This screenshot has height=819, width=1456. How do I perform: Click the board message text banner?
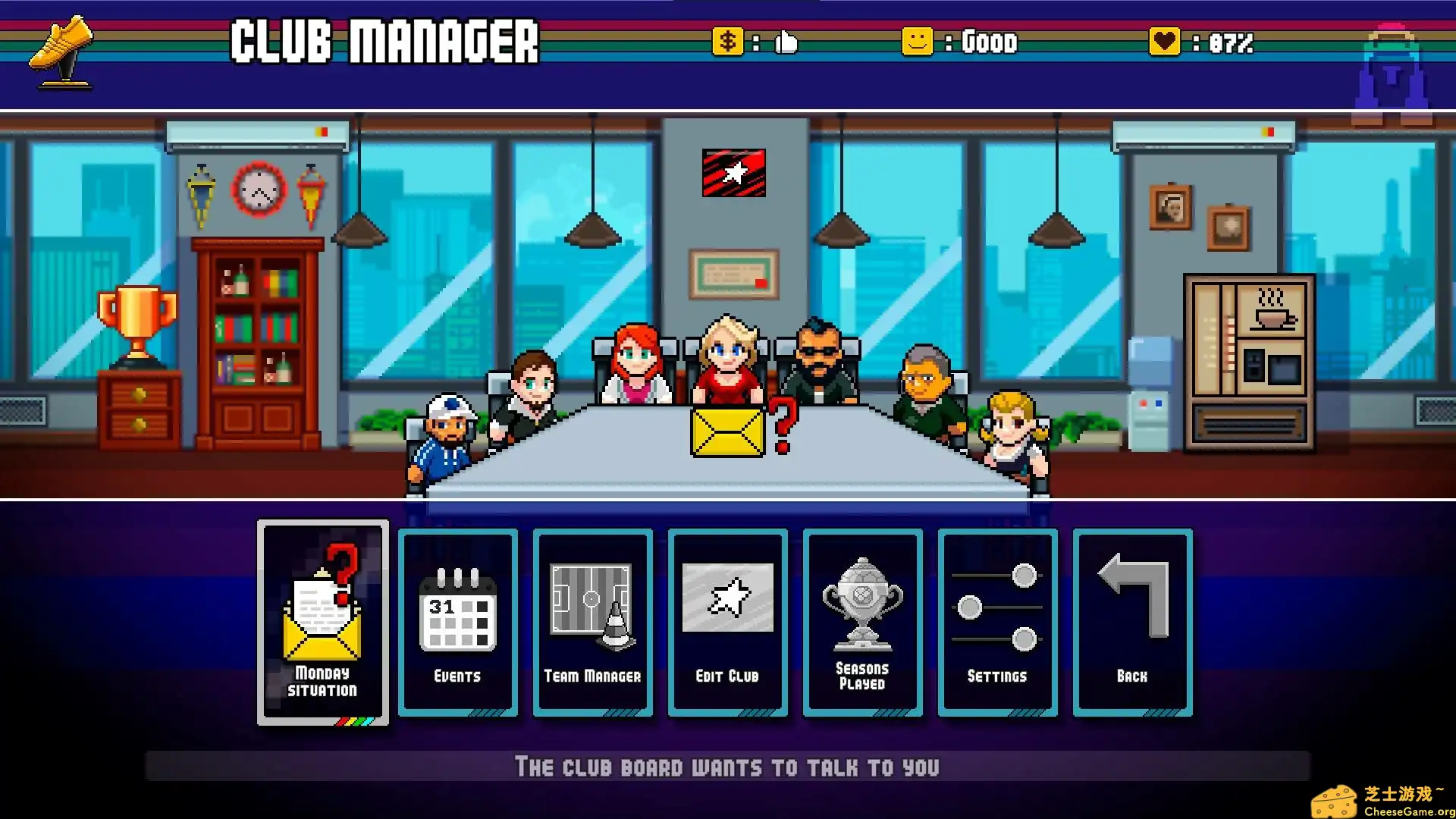(x=728, y=767)
